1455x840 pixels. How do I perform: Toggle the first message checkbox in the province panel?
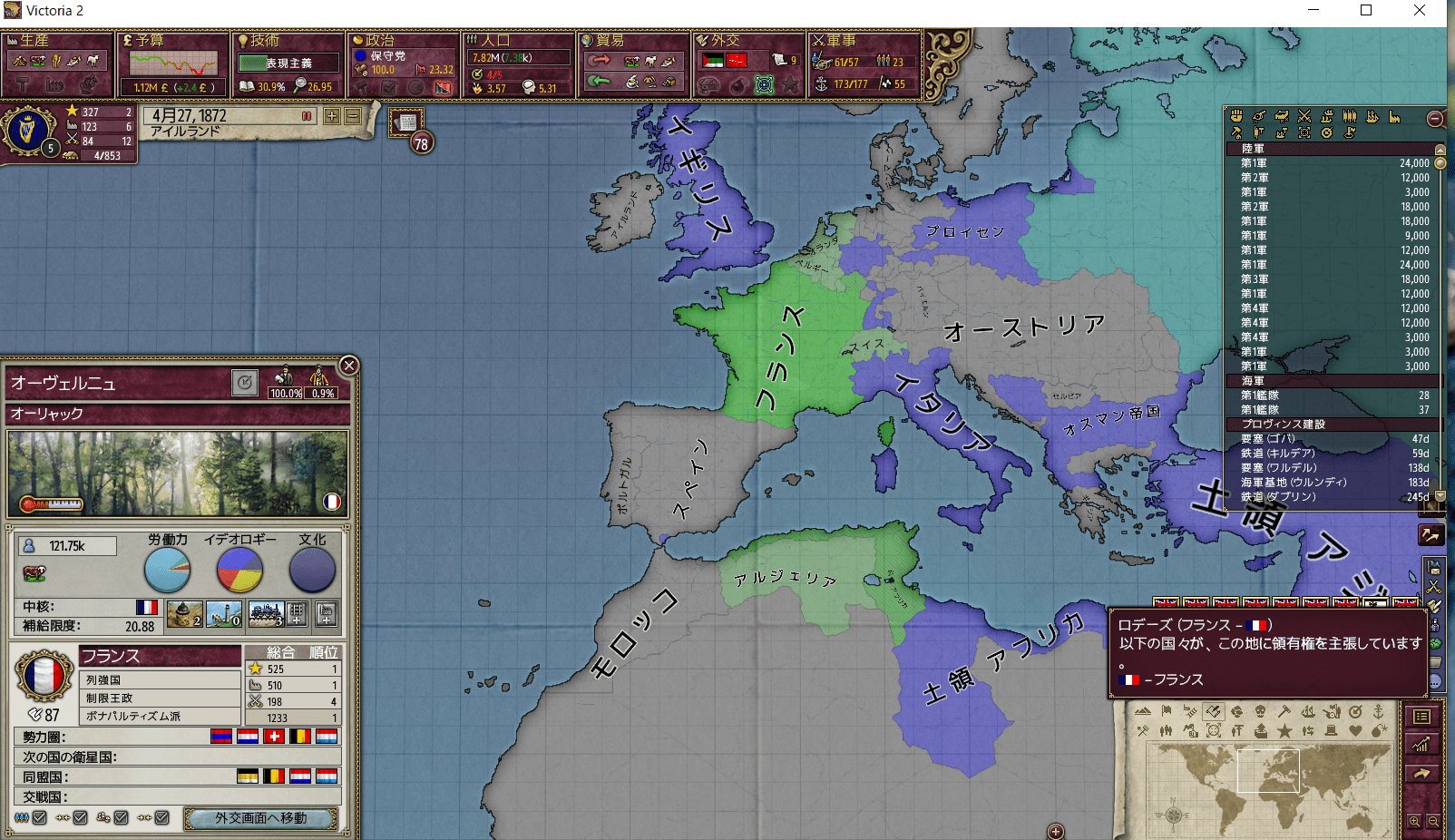point(40,817)
